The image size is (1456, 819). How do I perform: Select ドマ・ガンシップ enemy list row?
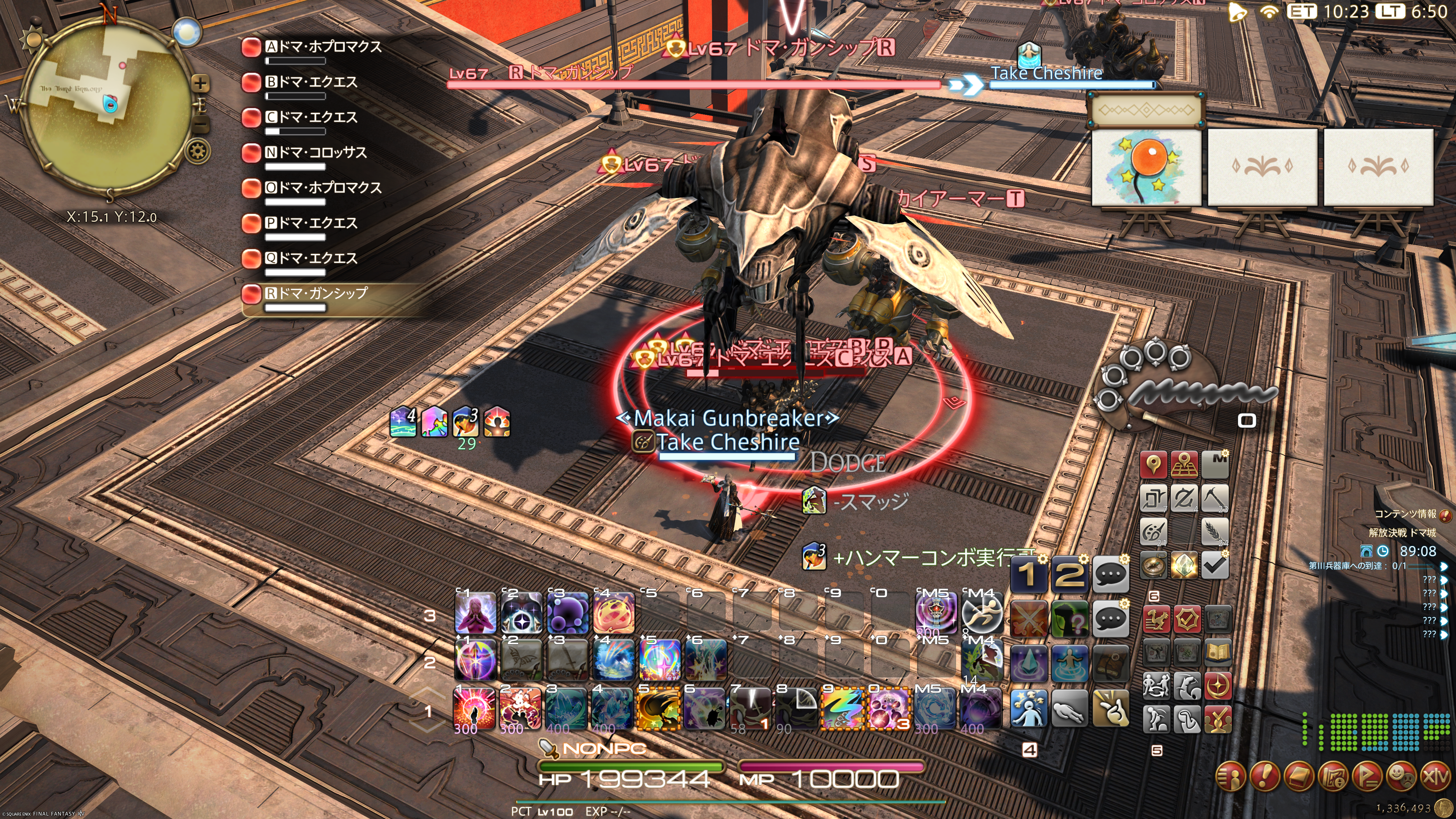pos(317,293)
